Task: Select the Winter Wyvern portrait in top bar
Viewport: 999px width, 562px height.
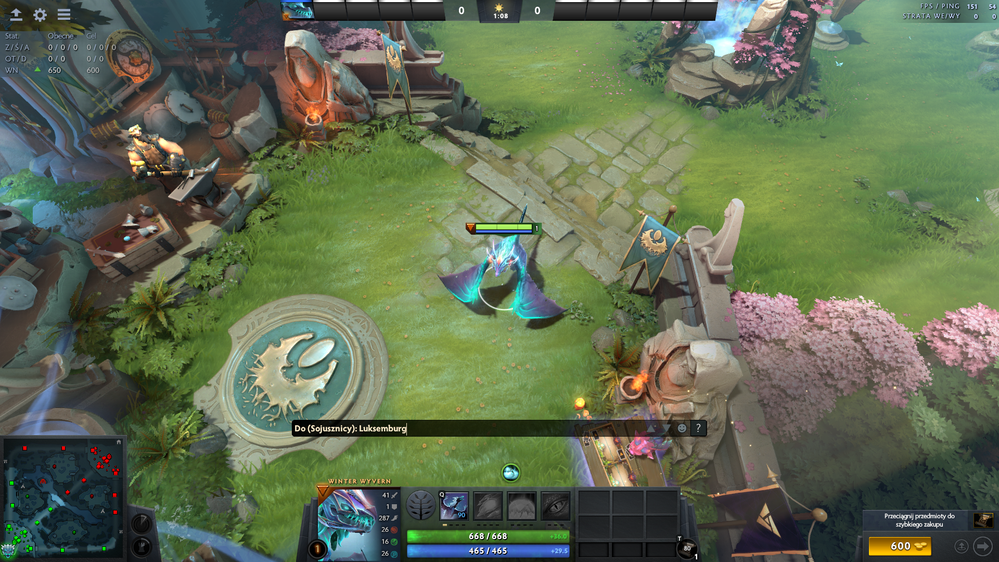Action: pyautogui.click(x=298, y=11)
